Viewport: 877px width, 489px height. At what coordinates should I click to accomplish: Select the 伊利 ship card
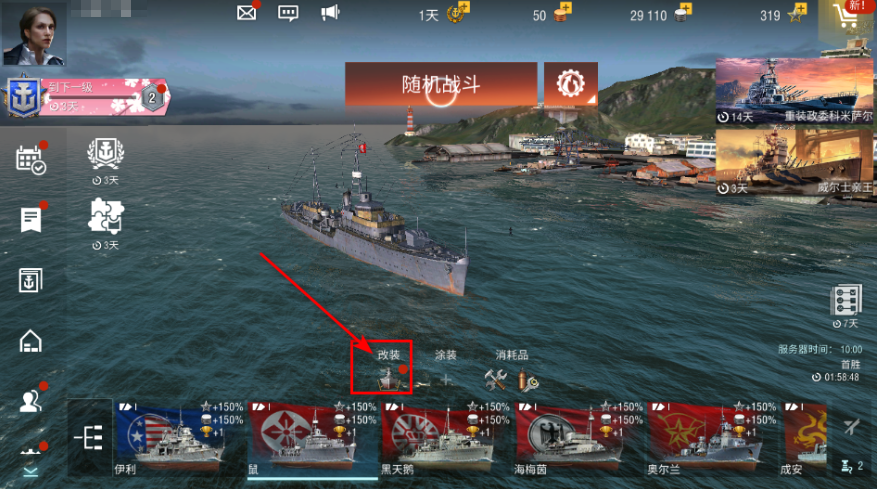tap(168, 437)
